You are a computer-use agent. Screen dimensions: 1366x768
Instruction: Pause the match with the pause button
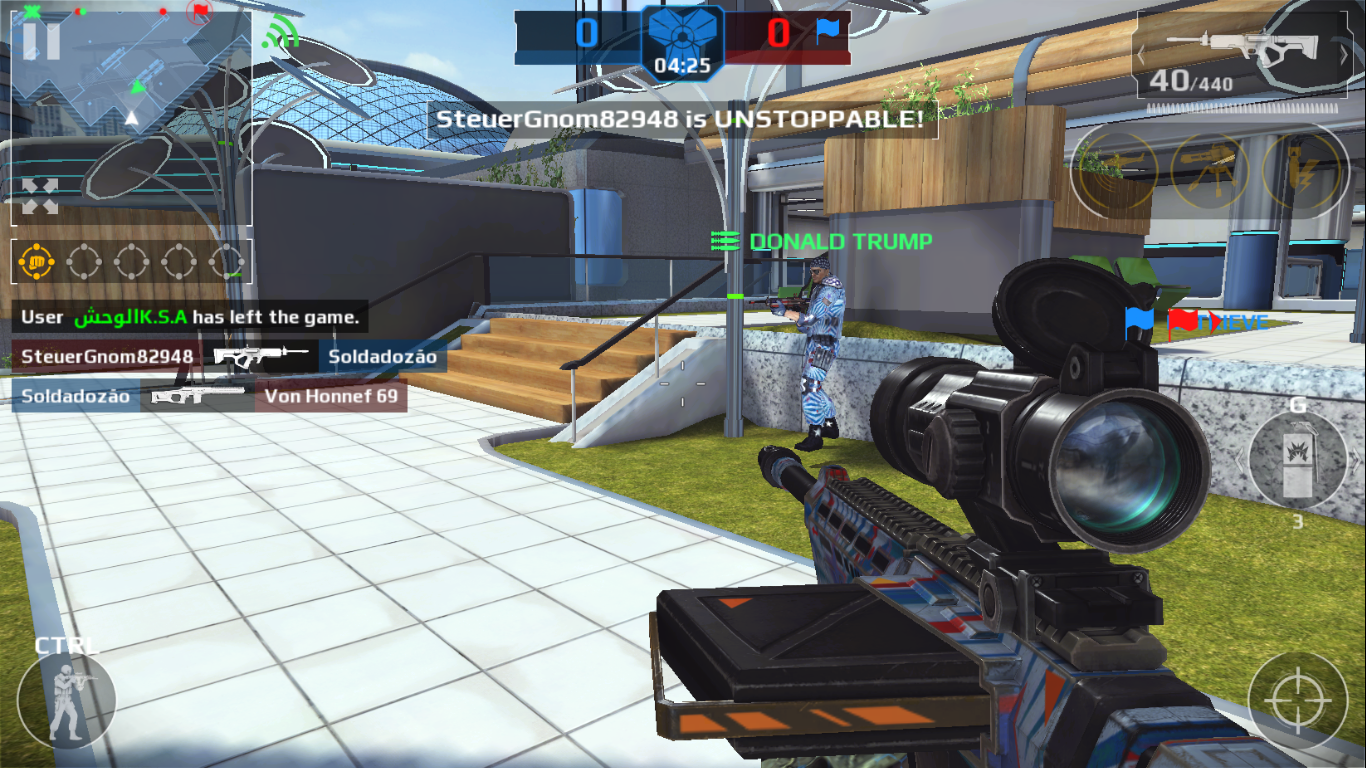41,41
